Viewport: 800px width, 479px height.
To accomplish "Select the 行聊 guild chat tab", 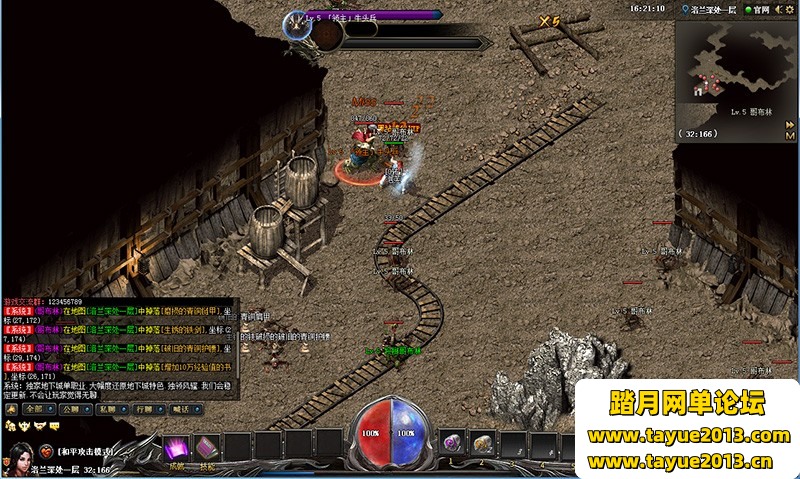I will 145,409.
